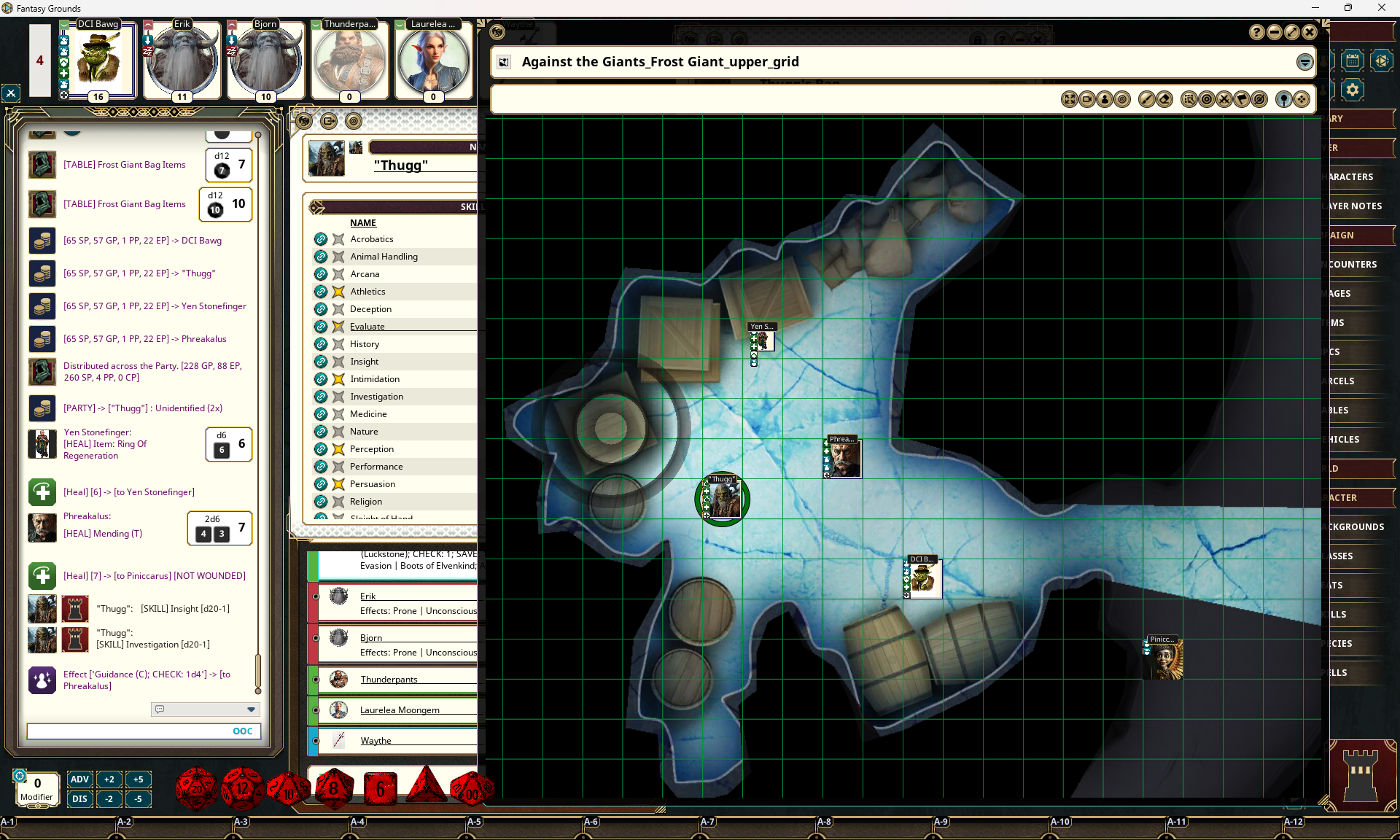This screenshot has height=840, width=1400.
Task: Click the OOC chat input field
Action: click(128, 731)
